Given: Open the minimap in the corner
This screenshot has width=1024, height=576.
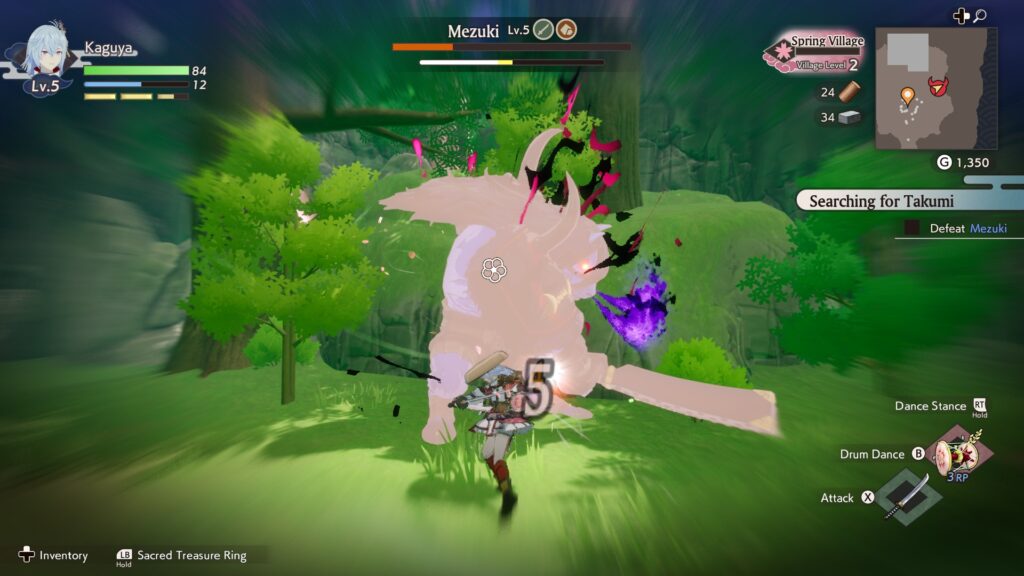Looking at the screenshot, I should (935, 88).
